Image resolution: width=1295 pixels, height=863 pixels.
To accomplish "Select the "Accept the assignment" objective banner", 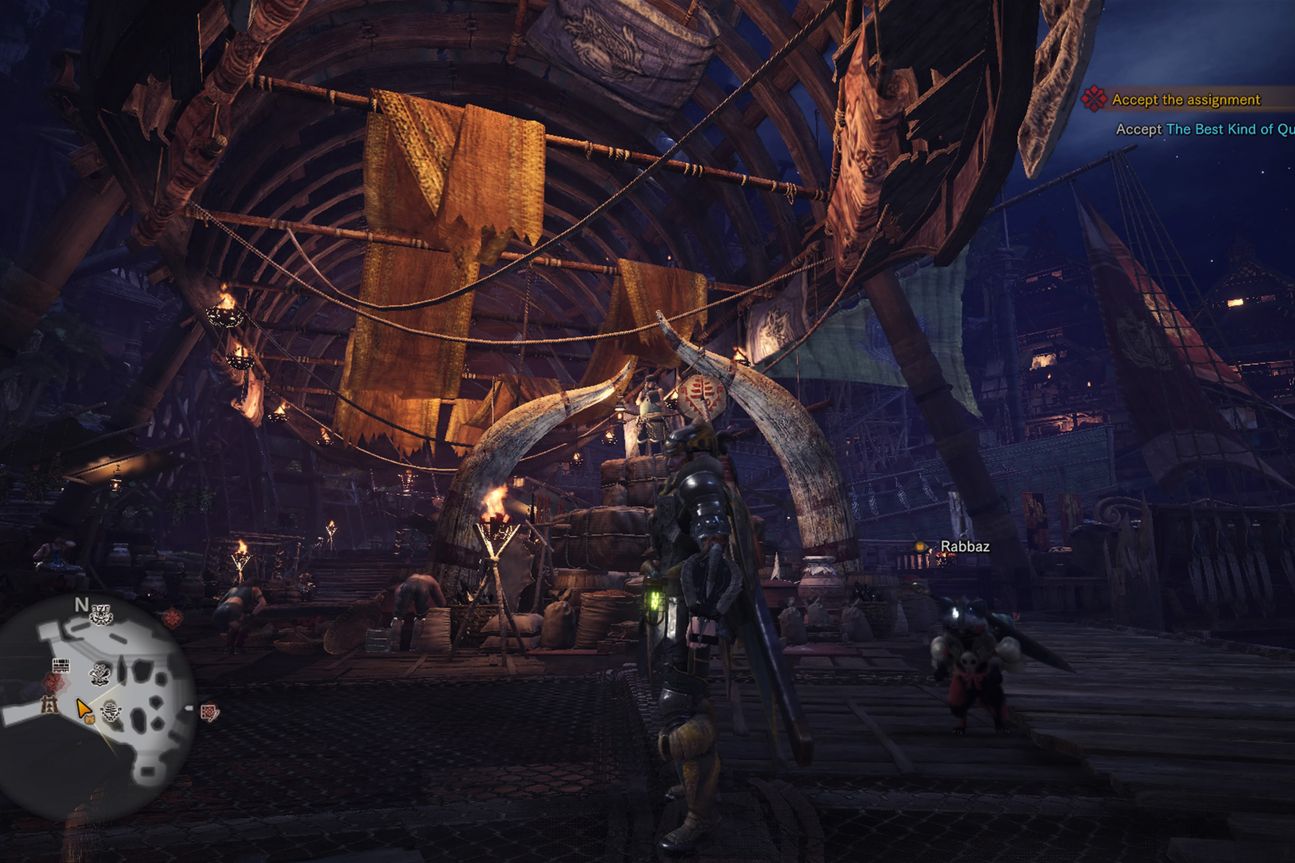I will click(x=1185, y=100).
